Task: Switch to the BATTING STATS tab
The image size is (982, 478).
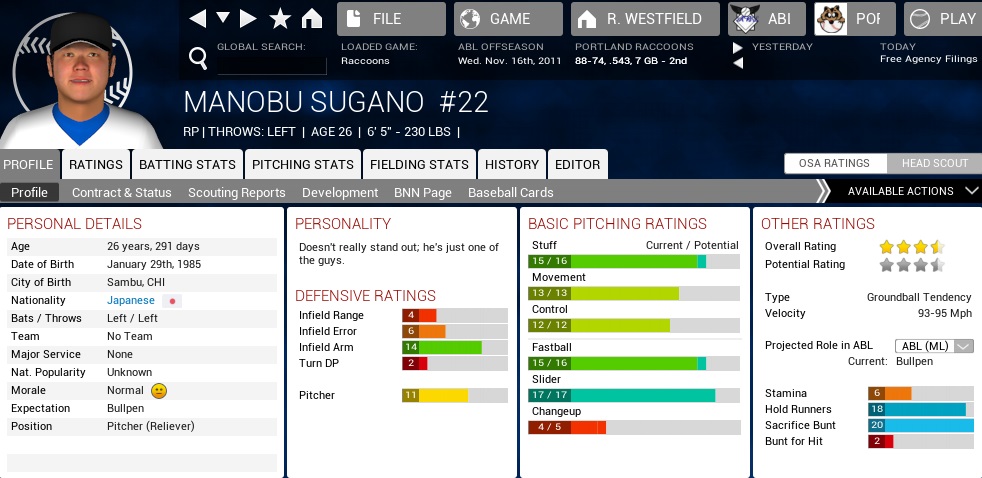Action: point(187,165)
